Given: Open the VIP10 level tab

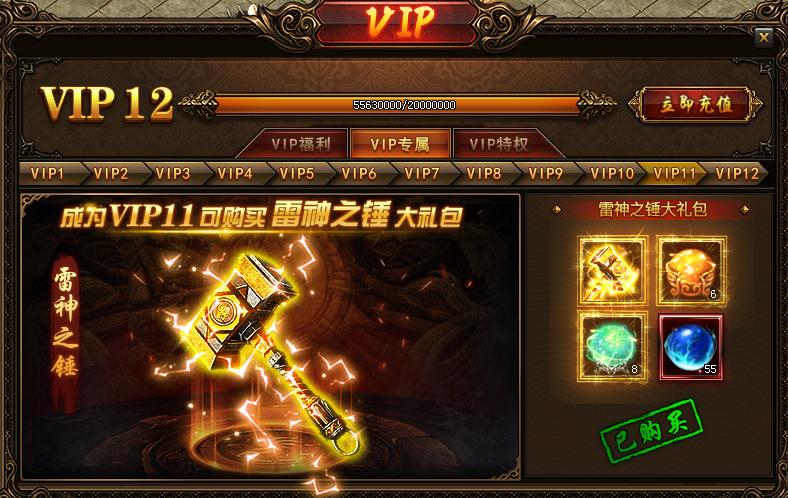Looking at the screenshot, I should [x=611, y=173].
